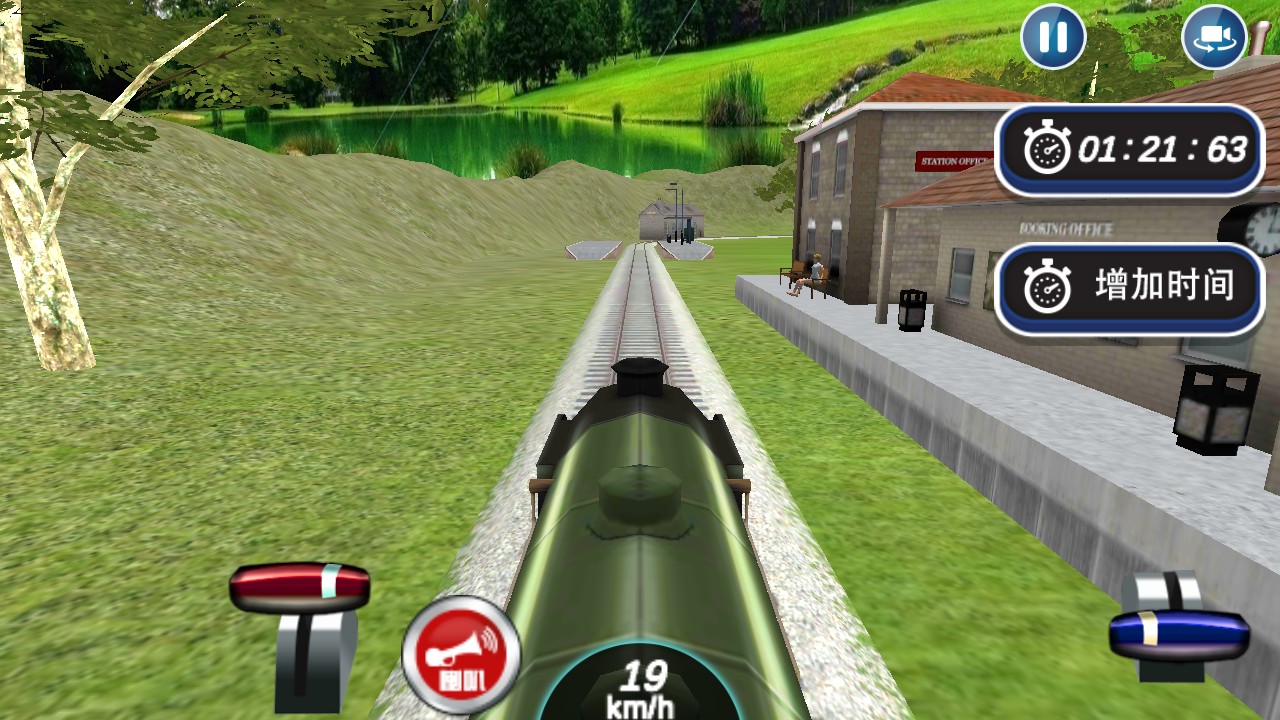The image size is (1280, 720).
Task: Click the blue-handled lever
Action: pyautogui.click(x=1179, y=633)
